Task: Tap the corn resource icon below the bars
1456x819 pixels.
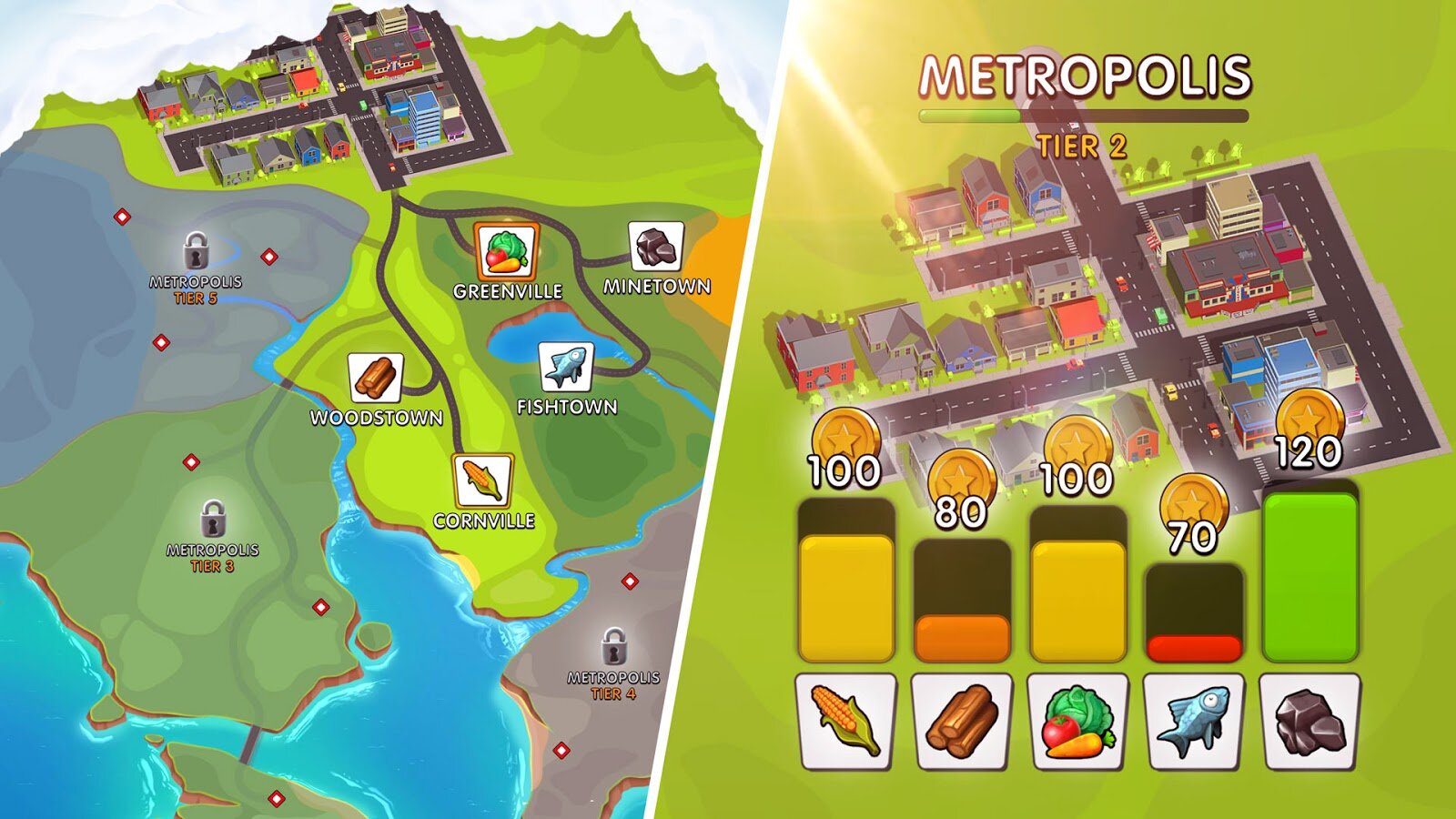Action: pos(843,719)
